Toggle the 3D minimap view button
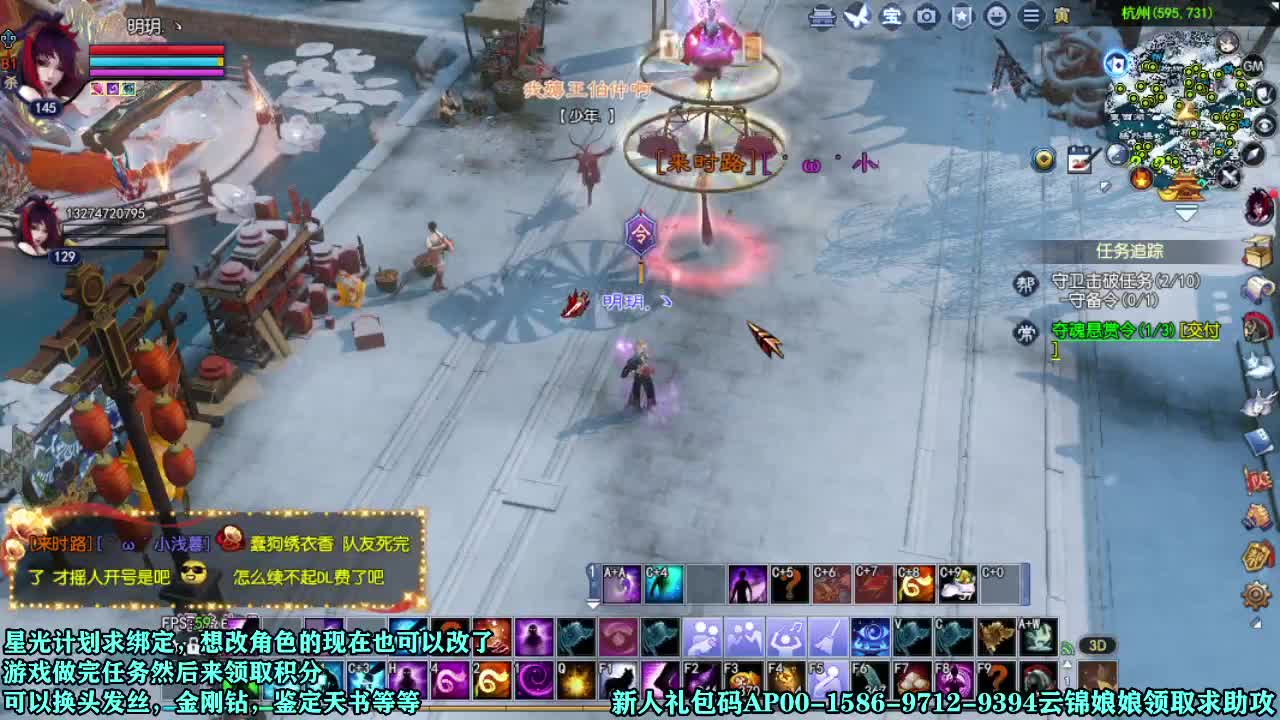Image resolution: width=1280 pixels, height=720 pixels. (1097, 645)
